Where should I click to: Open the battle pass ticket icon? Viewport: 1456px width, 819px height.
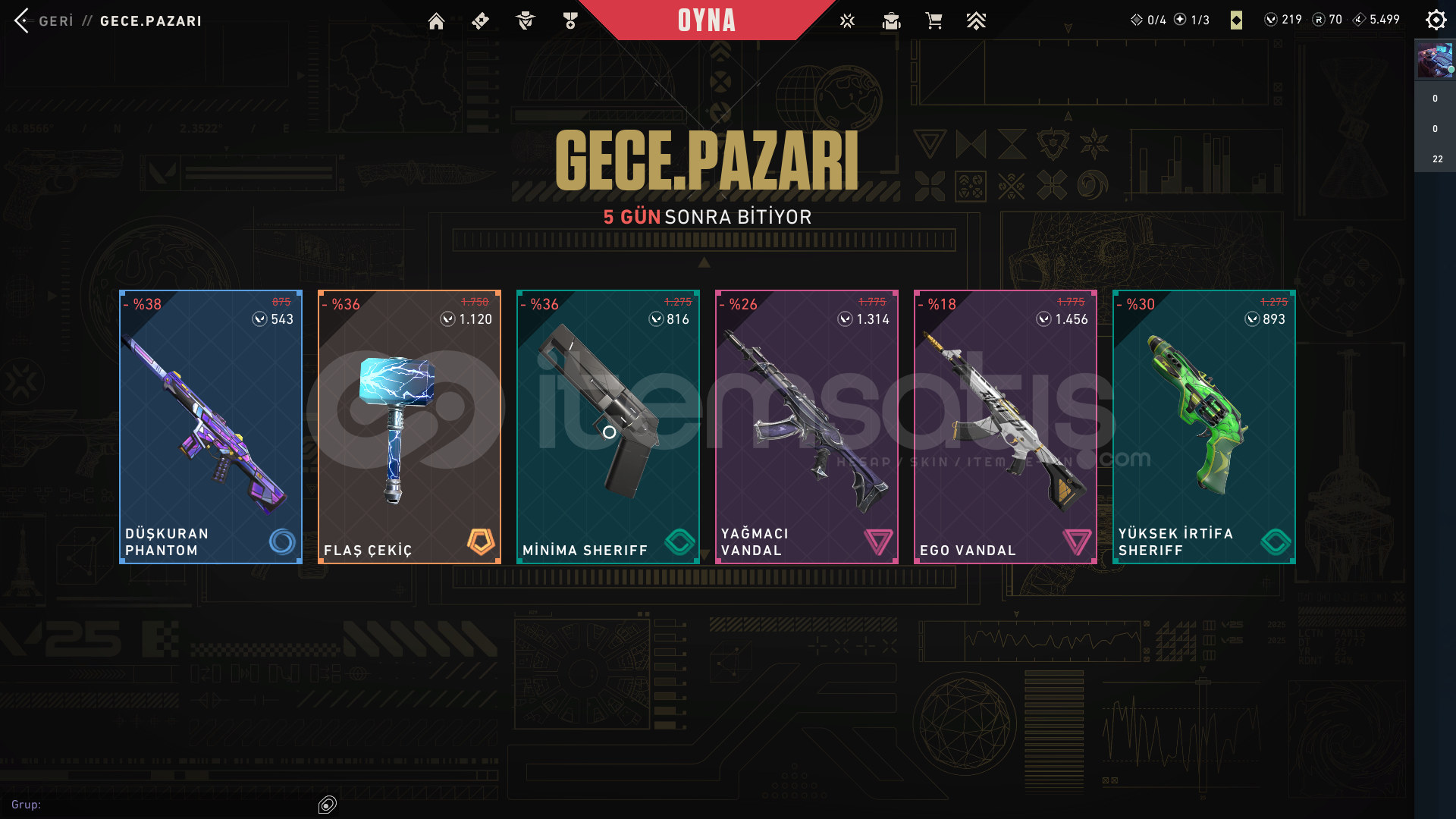tap(480, 21)
